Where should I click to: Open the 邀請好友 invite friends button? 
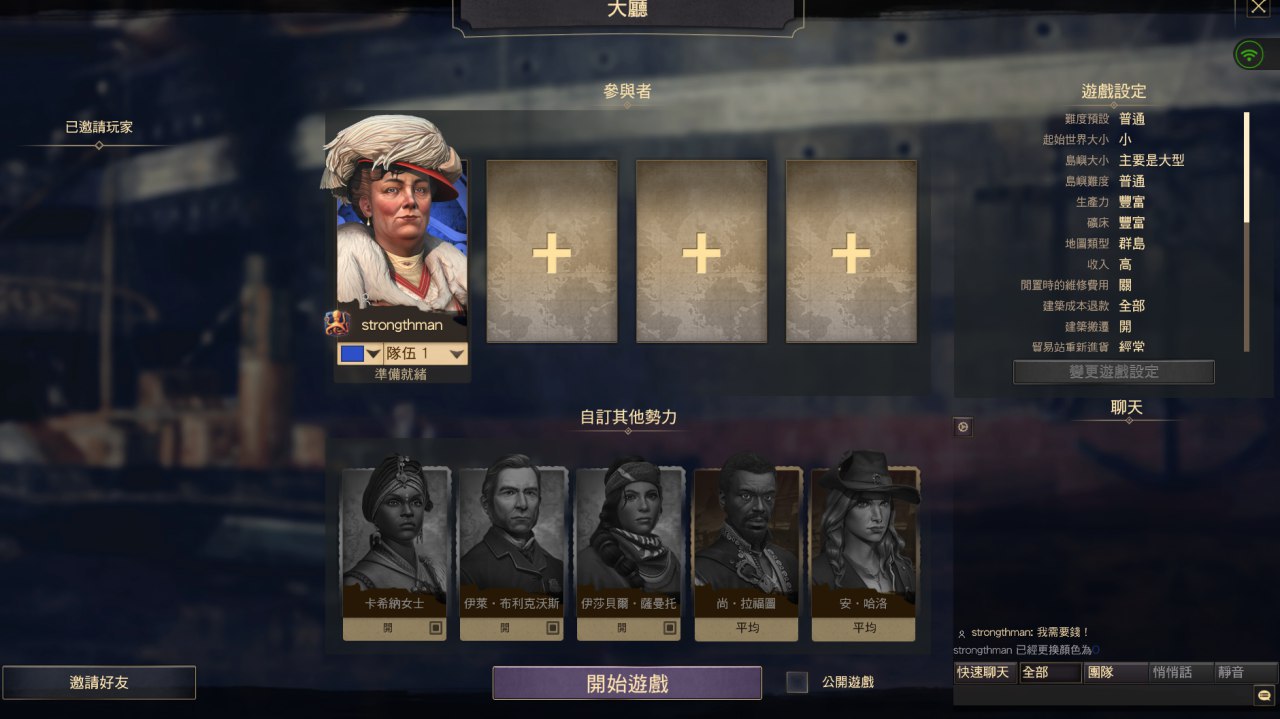point(99,682)
